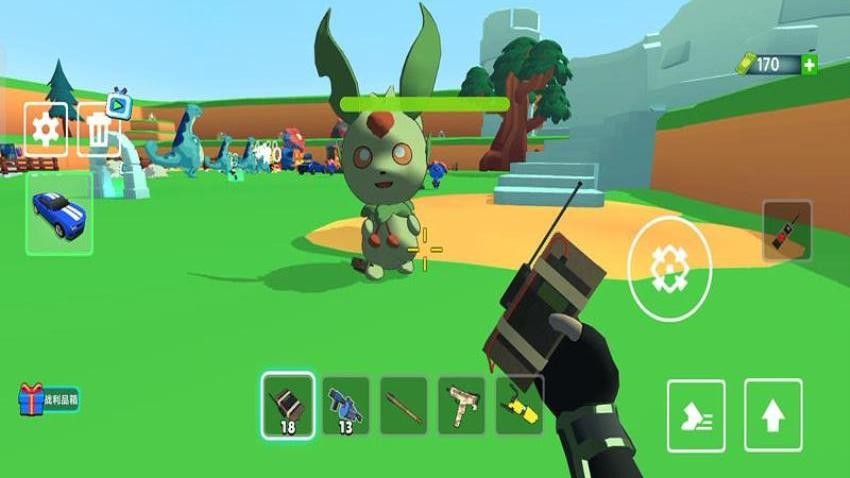
Task: Open the gift loot box
Action: (47, 399)
